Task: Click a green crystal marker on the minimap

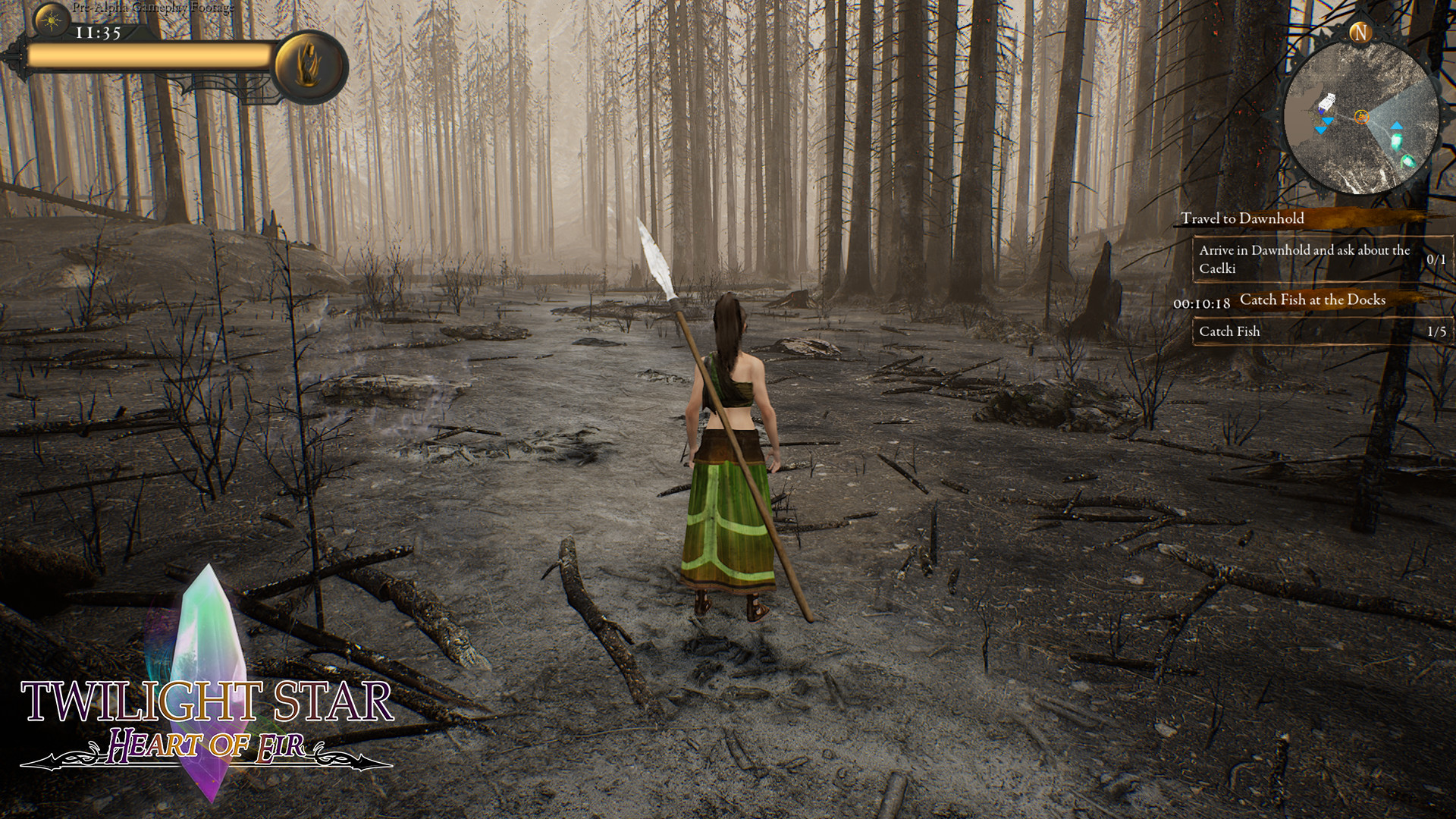Action: coord(1397,142)
